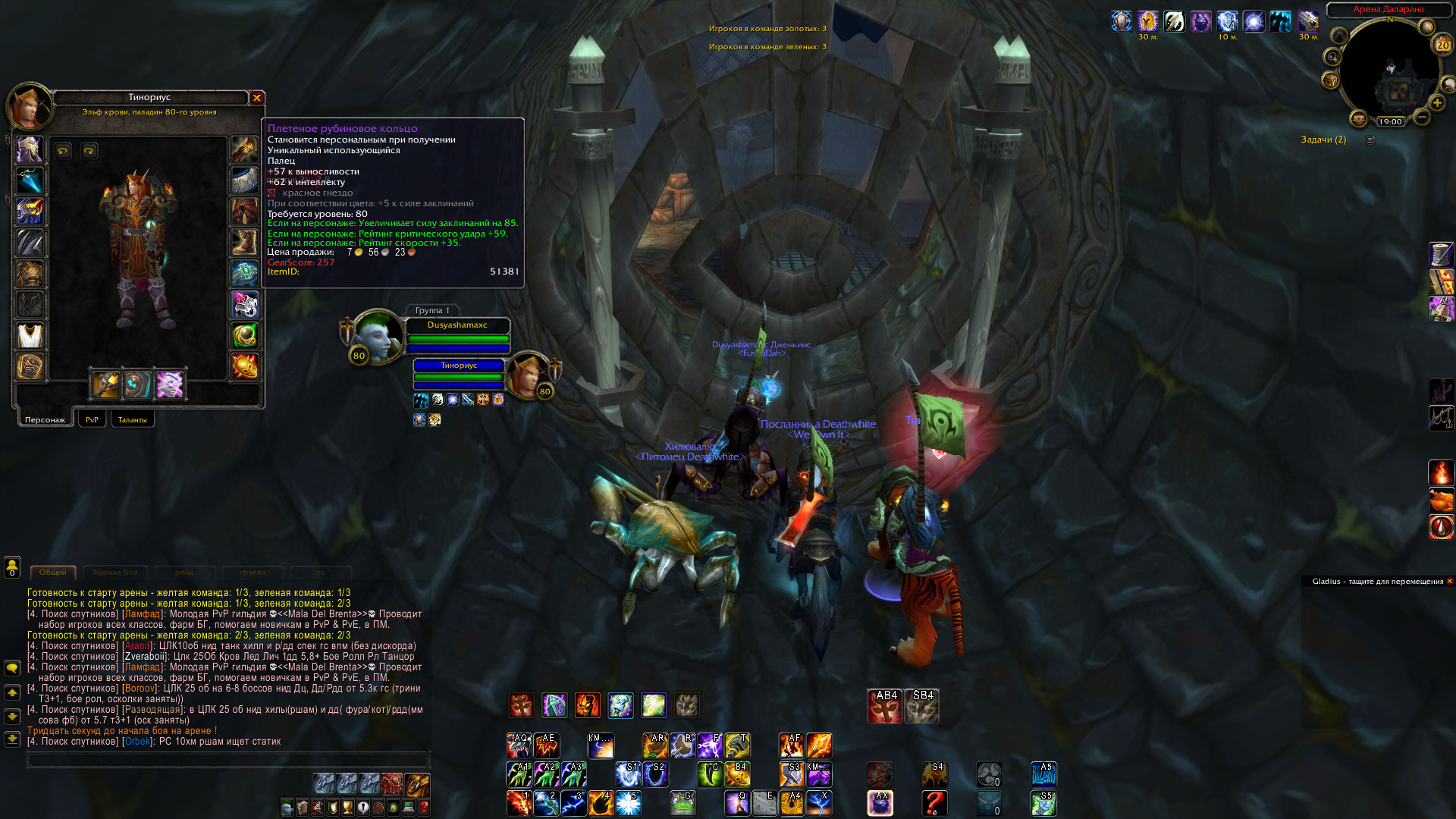Select the boots equipment slot
This screenshot has height=819, width=1456.
click(x=244, y=243)
